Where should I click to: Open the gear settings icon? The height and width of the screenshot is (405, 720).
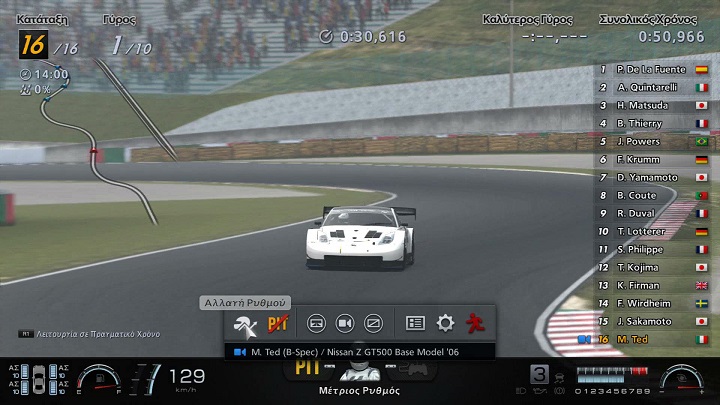point(445,324)
